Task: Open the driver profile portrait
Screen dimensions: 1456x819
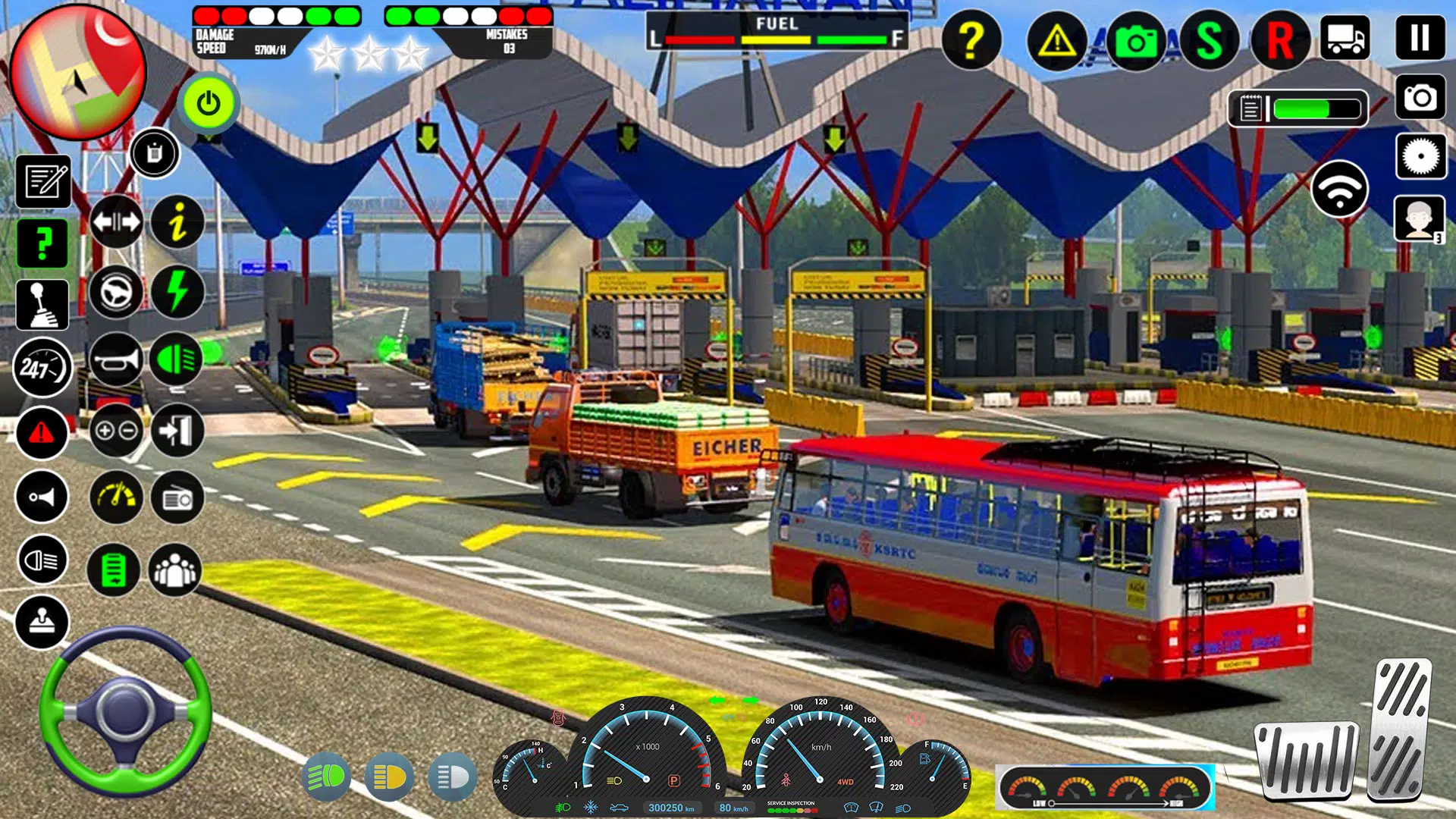Action: [1418, 219]
